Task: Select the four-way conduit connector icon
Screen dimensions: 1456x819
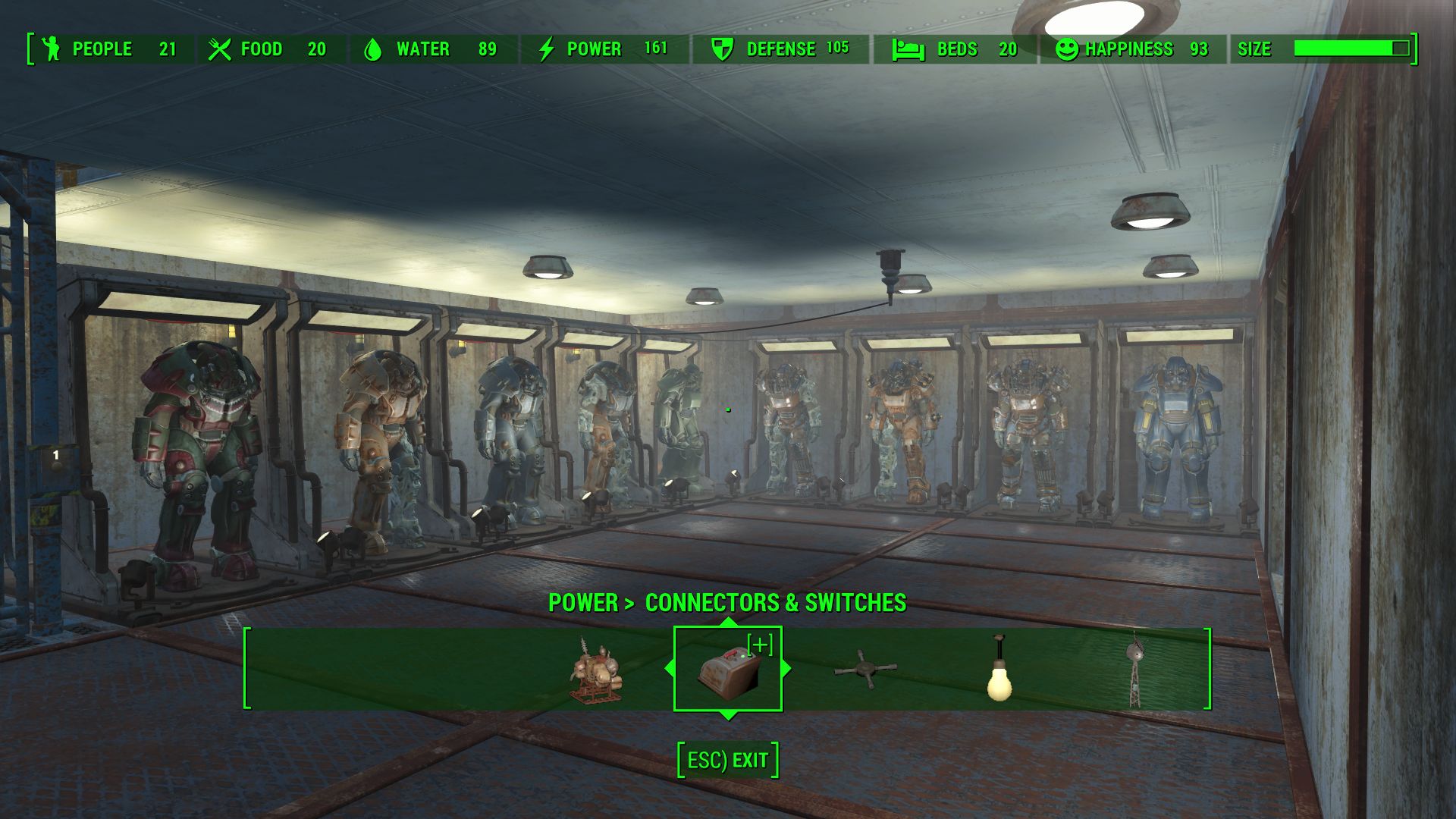Action: 865,670
